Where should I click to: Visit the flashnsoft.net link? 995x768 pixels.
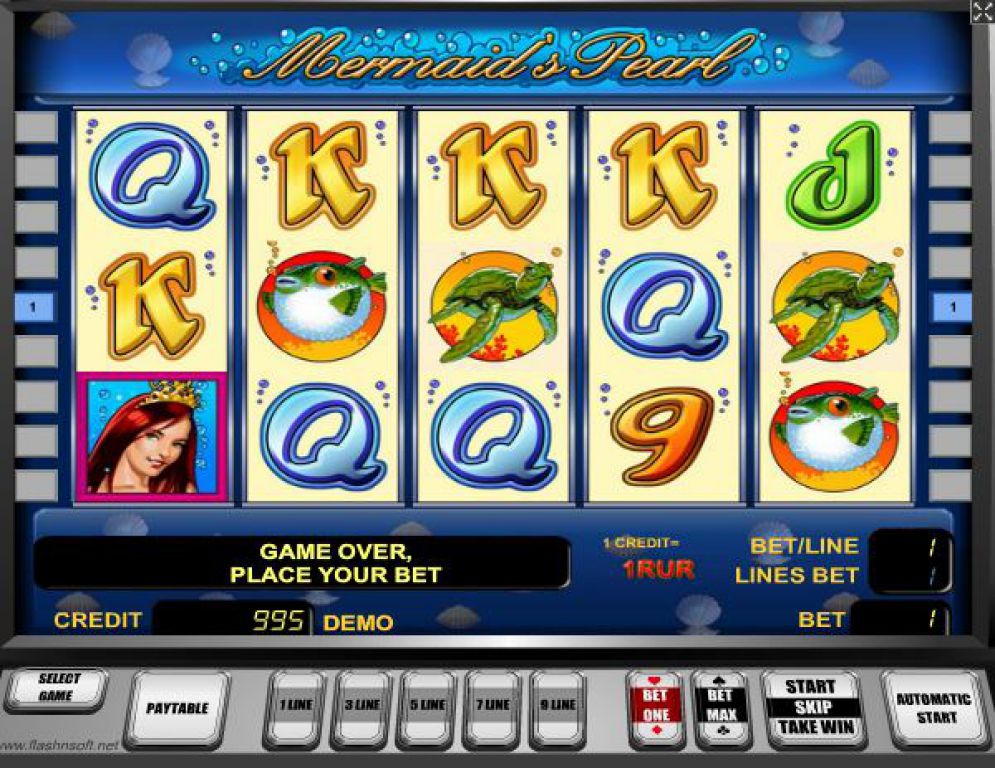[60, 746]
